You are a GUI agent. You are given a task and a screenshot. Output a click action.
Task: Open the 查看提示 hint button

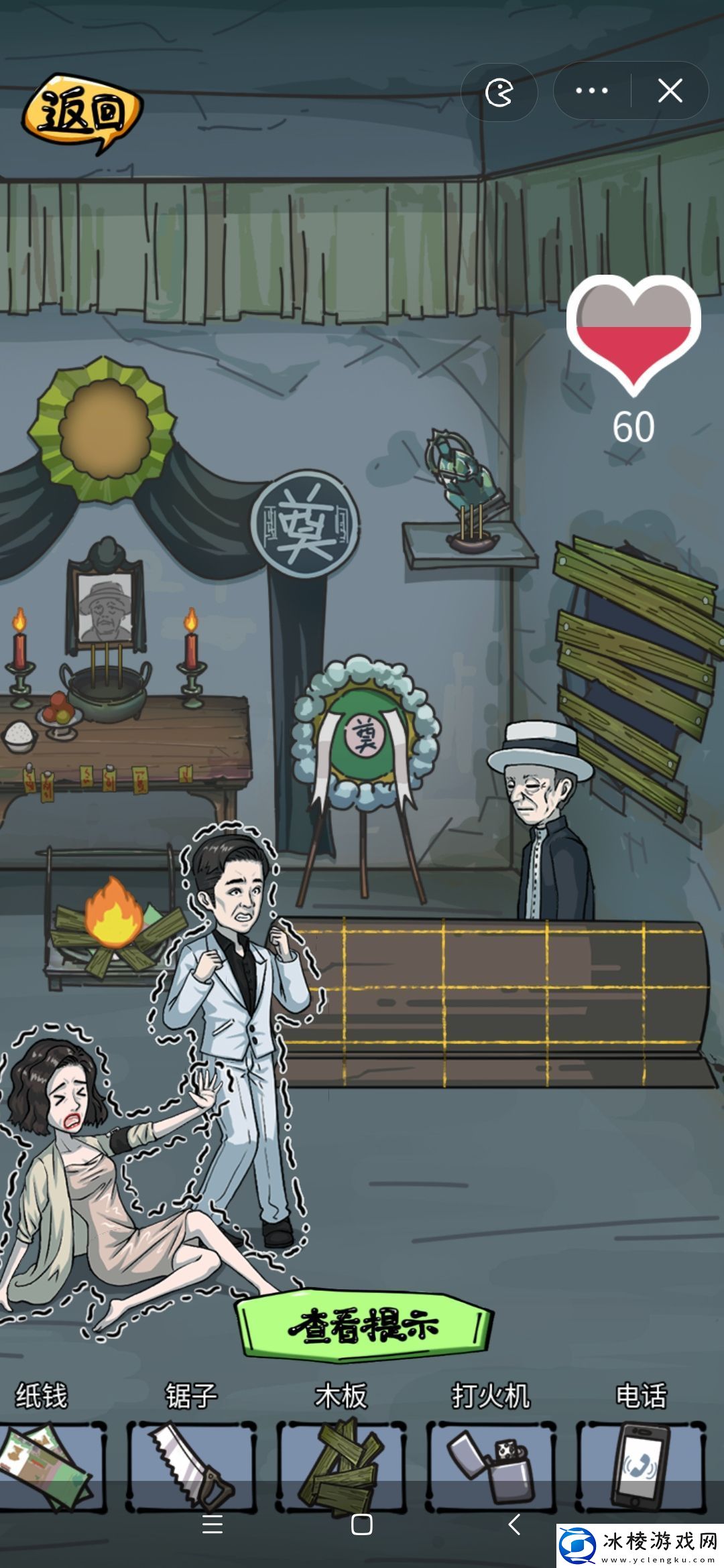coord(364,1325)
